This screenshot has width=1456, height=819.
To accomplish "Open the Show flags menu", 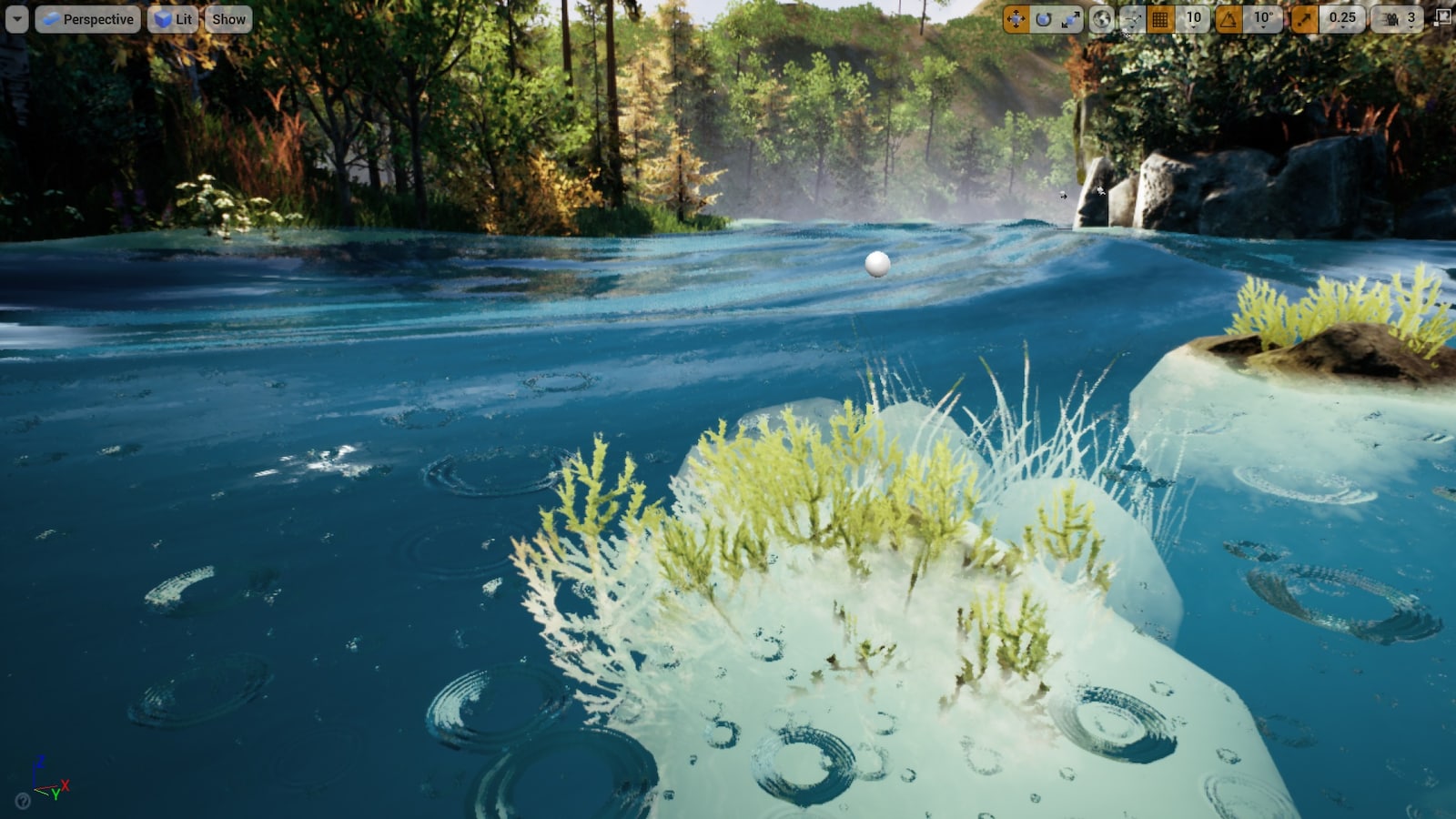I will tap(227, 18).
